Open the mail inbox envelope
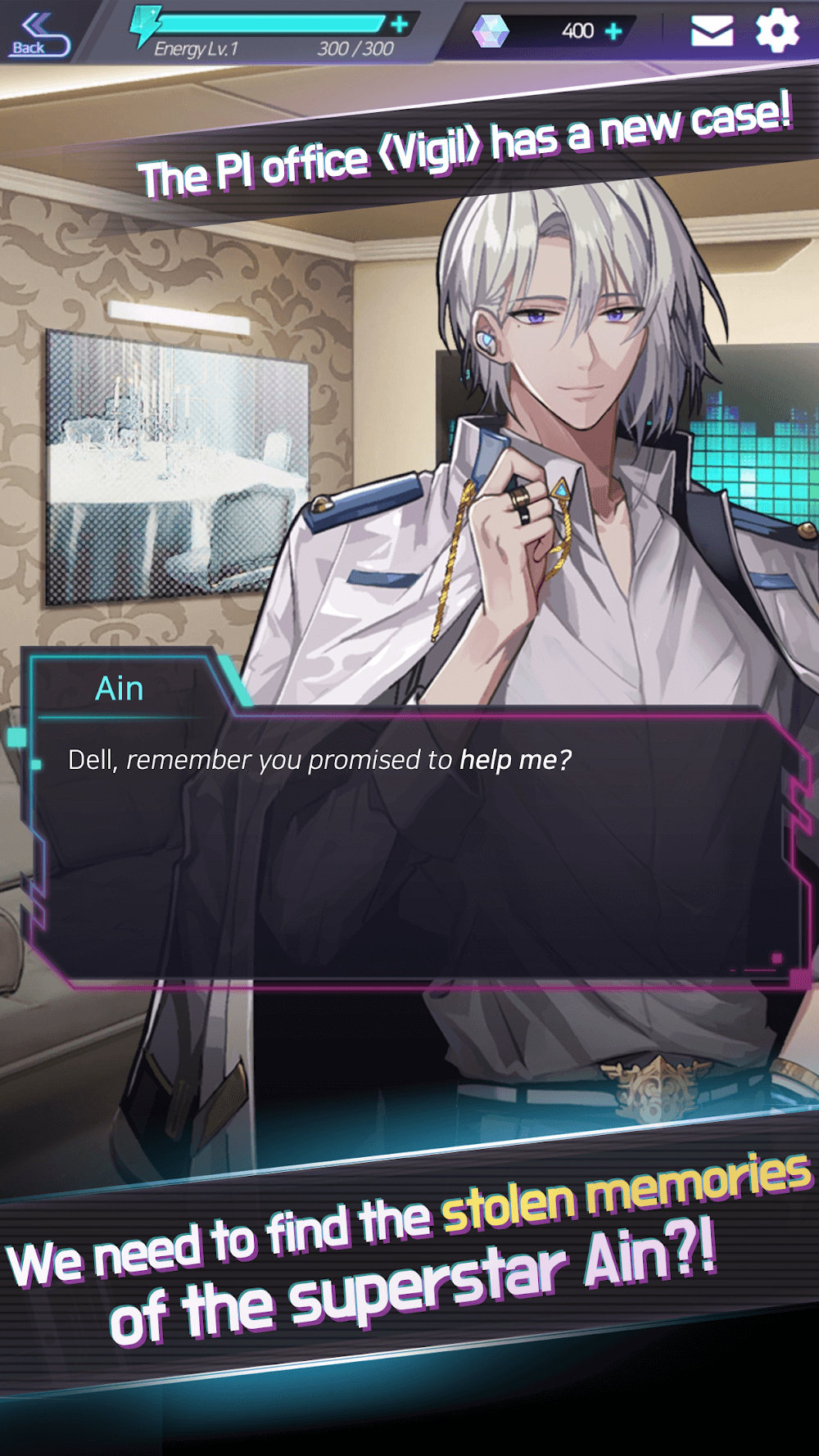This screenshot has width=819, height=1456. 712,31
